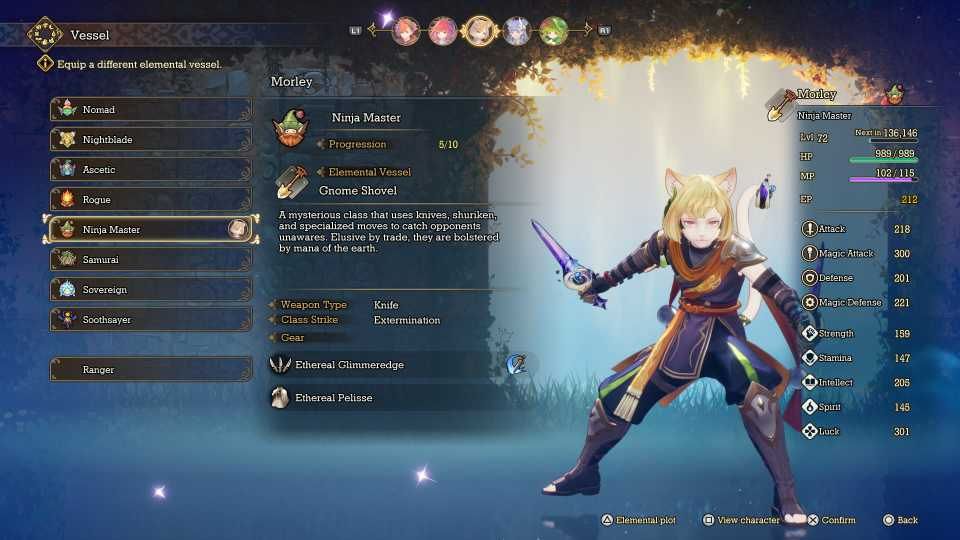Select the blonde character portrait tab
The image size is (960, 540).
[480, 30]
